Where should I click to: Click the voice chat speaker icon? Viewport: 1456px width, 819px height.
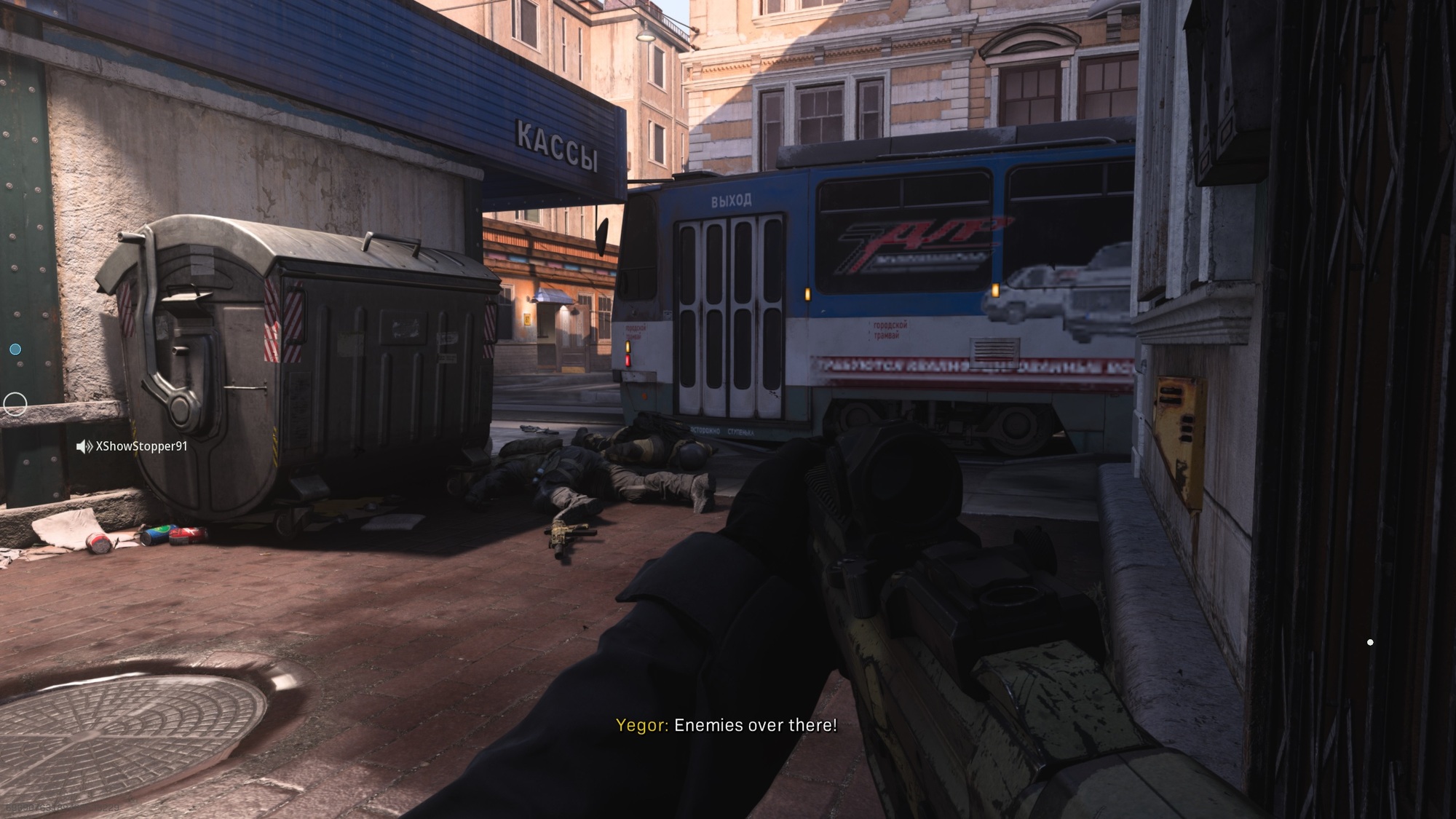84,446
